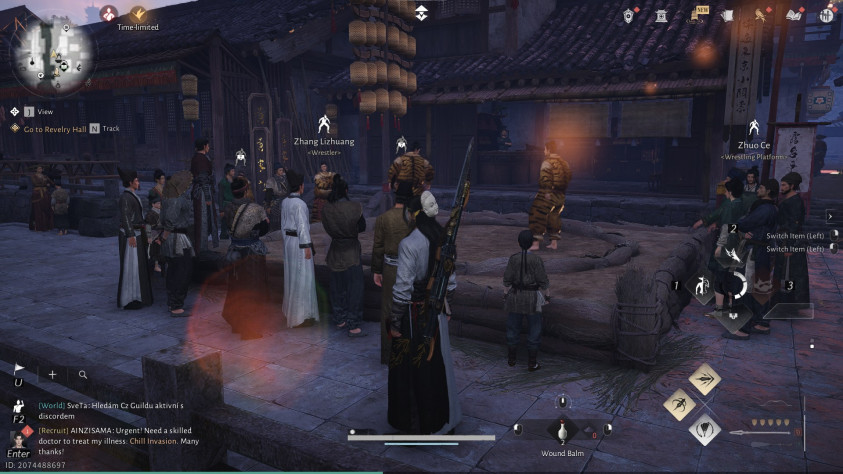The height and width of the screenshot is (474, 843).
Task: Click the Chill Invasion link in chat
Action: tap(153, 441)
